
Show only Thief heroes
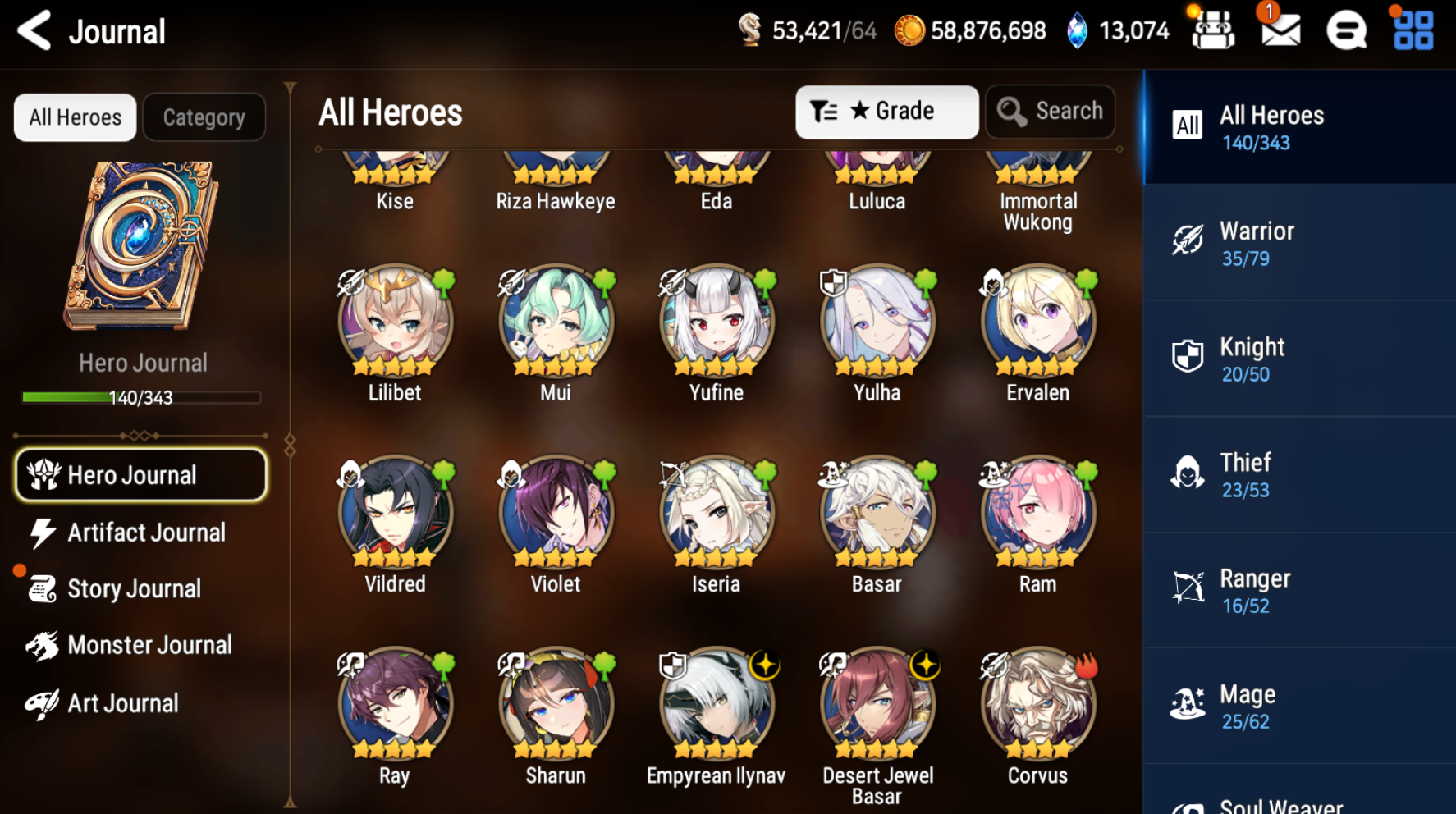1298,475
